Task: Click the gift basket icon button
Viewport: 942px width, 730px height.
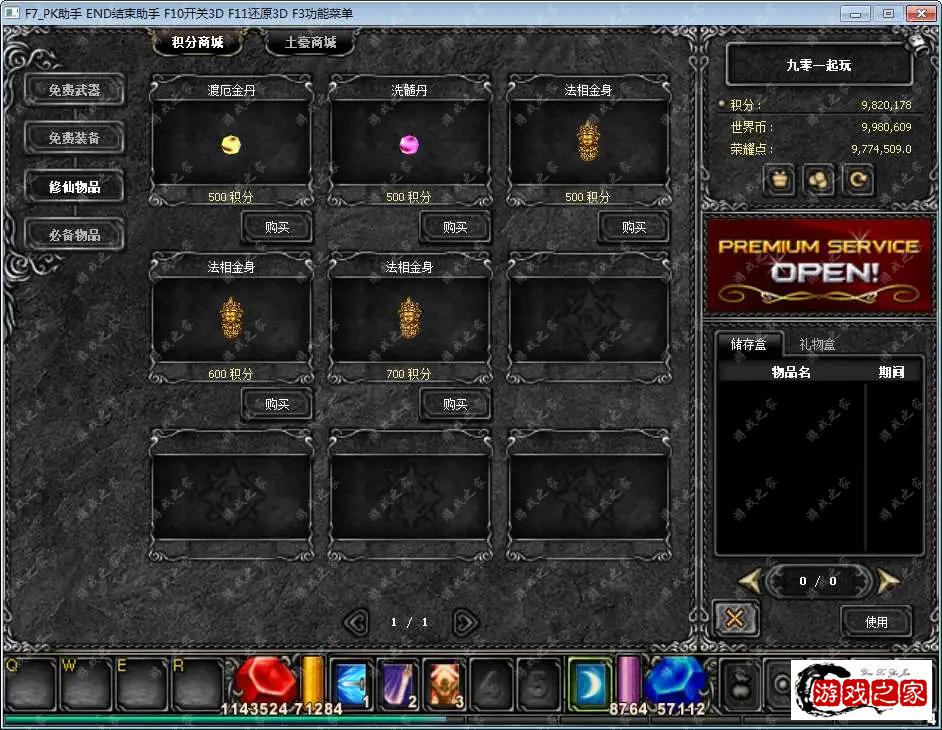Action: pos(779,181)
